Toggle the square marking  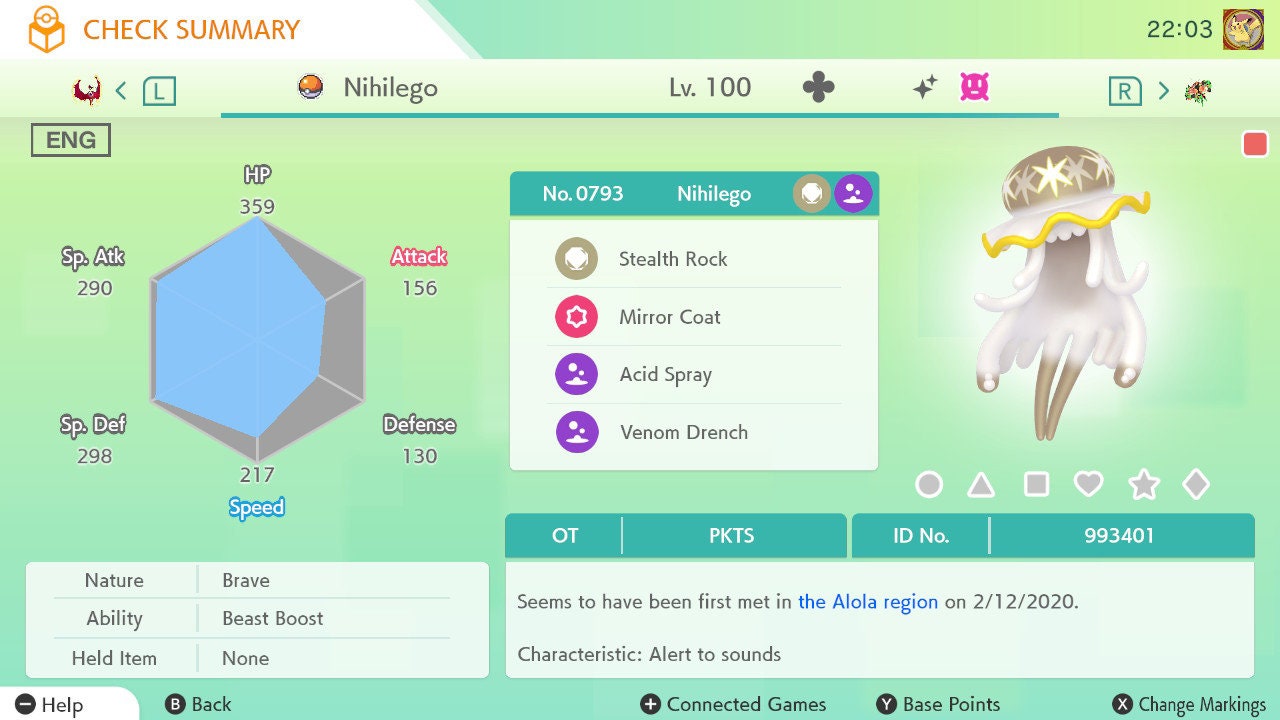coord(1036,485)
